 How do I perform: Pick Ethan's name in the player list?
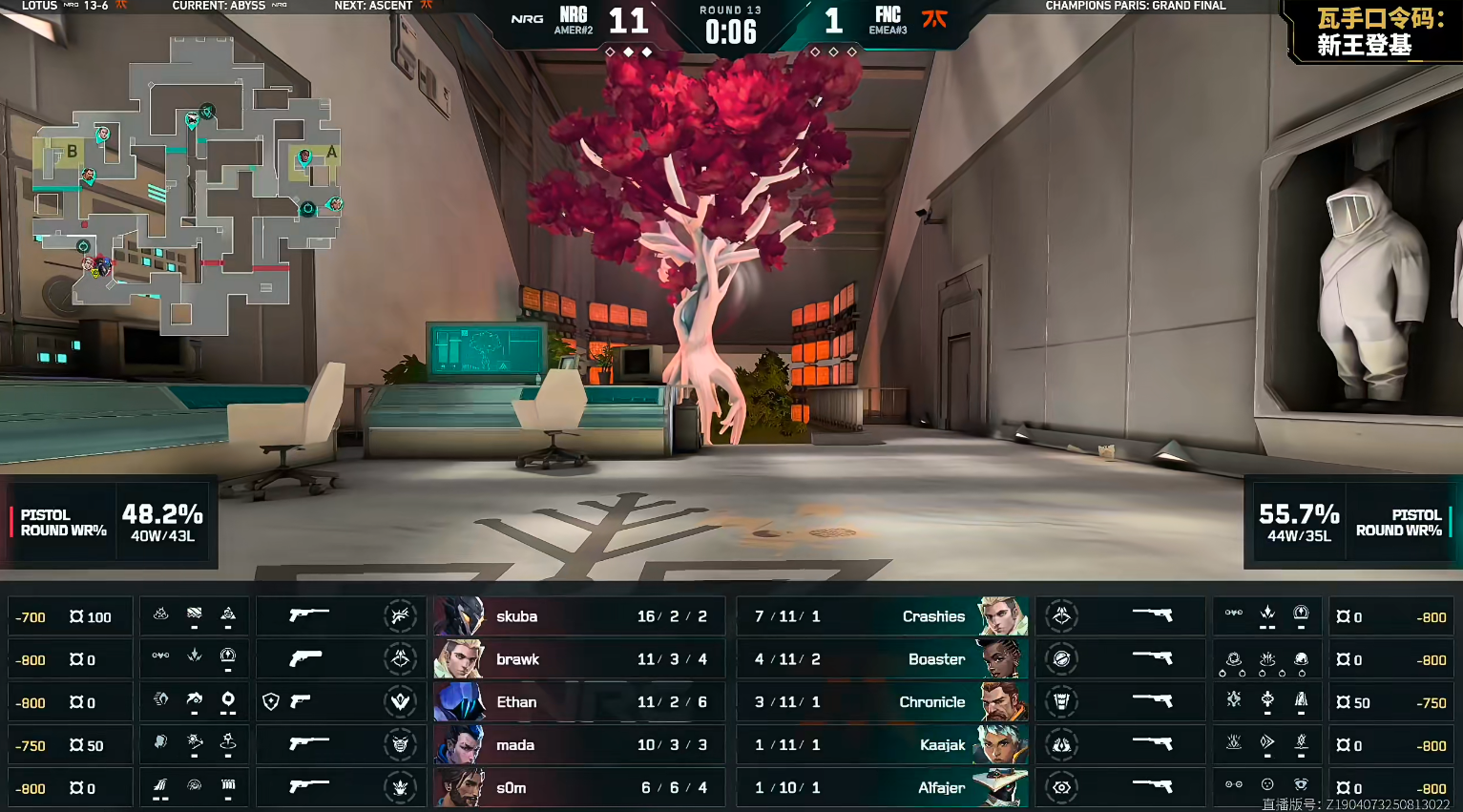tap(516, 702)
